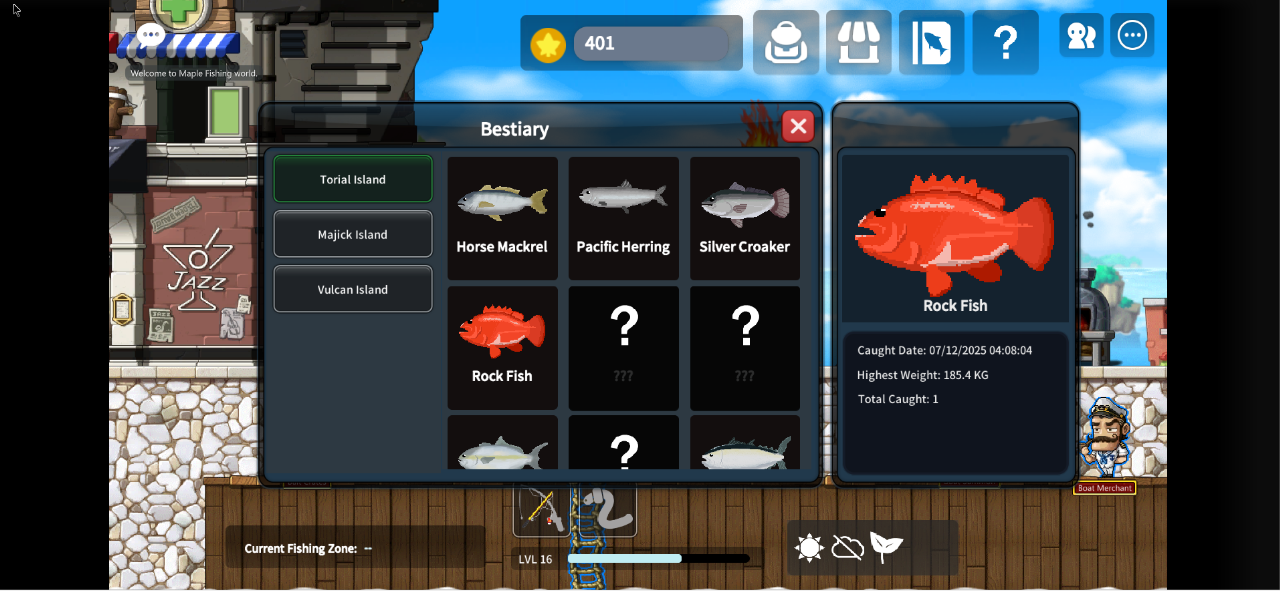The image size is (1280, 591).
Task: Choose the Pacific Herring entry
Action: coord(623,218)
